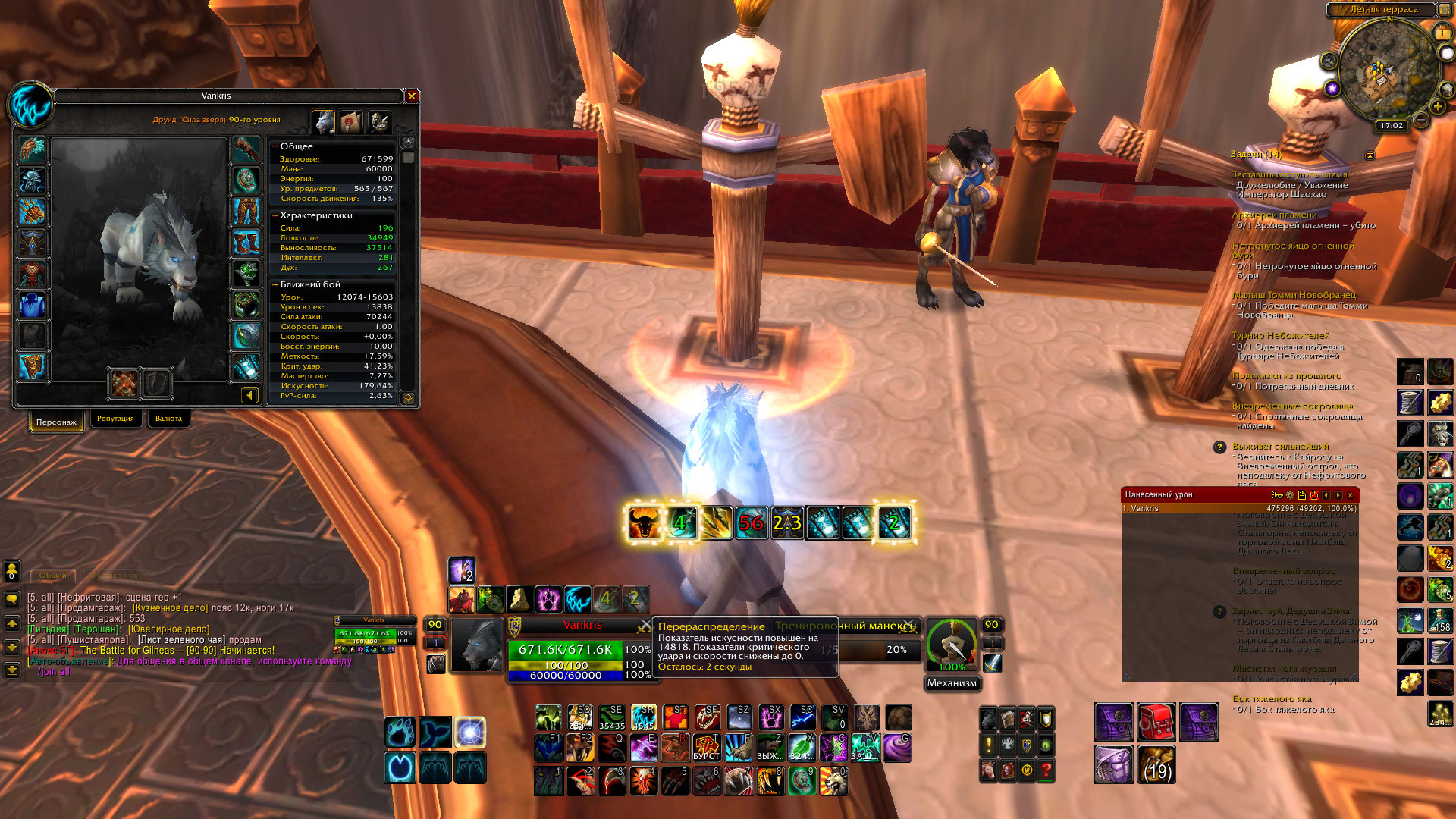Select the blue shirt equipment slot

32,305
